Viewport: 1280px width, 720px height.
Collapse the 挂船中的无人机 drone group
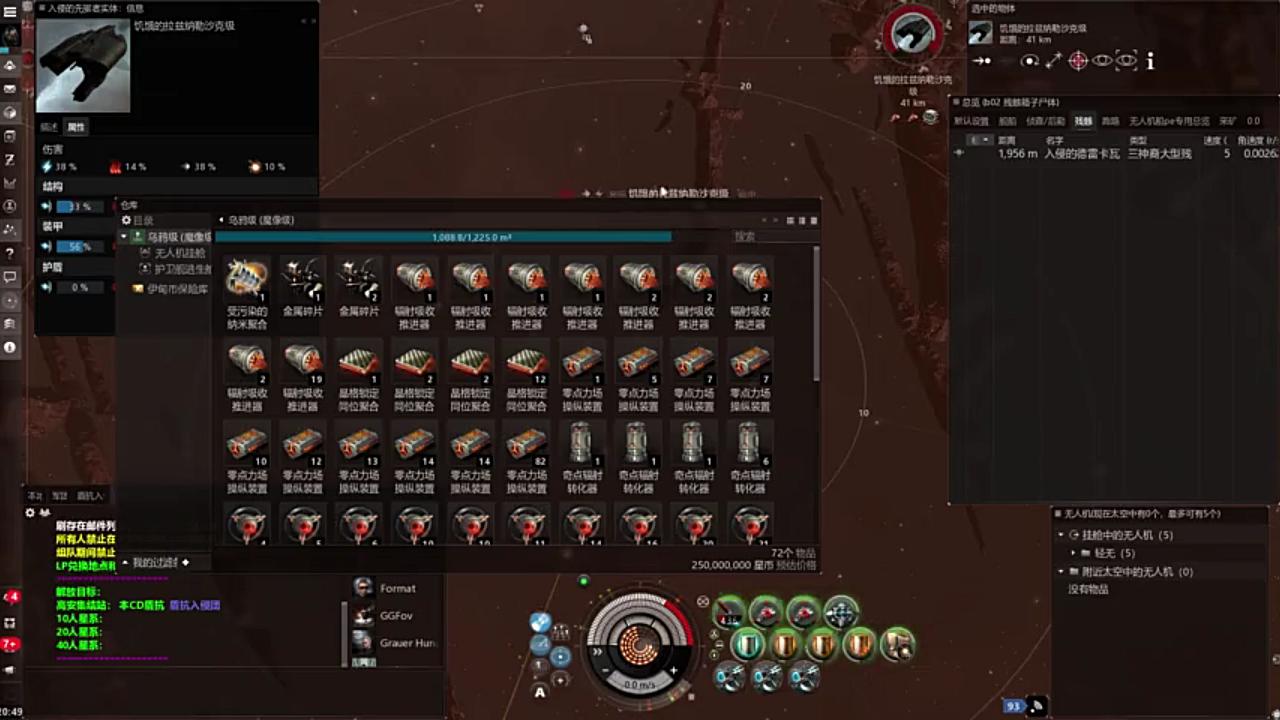[1062, 535]
